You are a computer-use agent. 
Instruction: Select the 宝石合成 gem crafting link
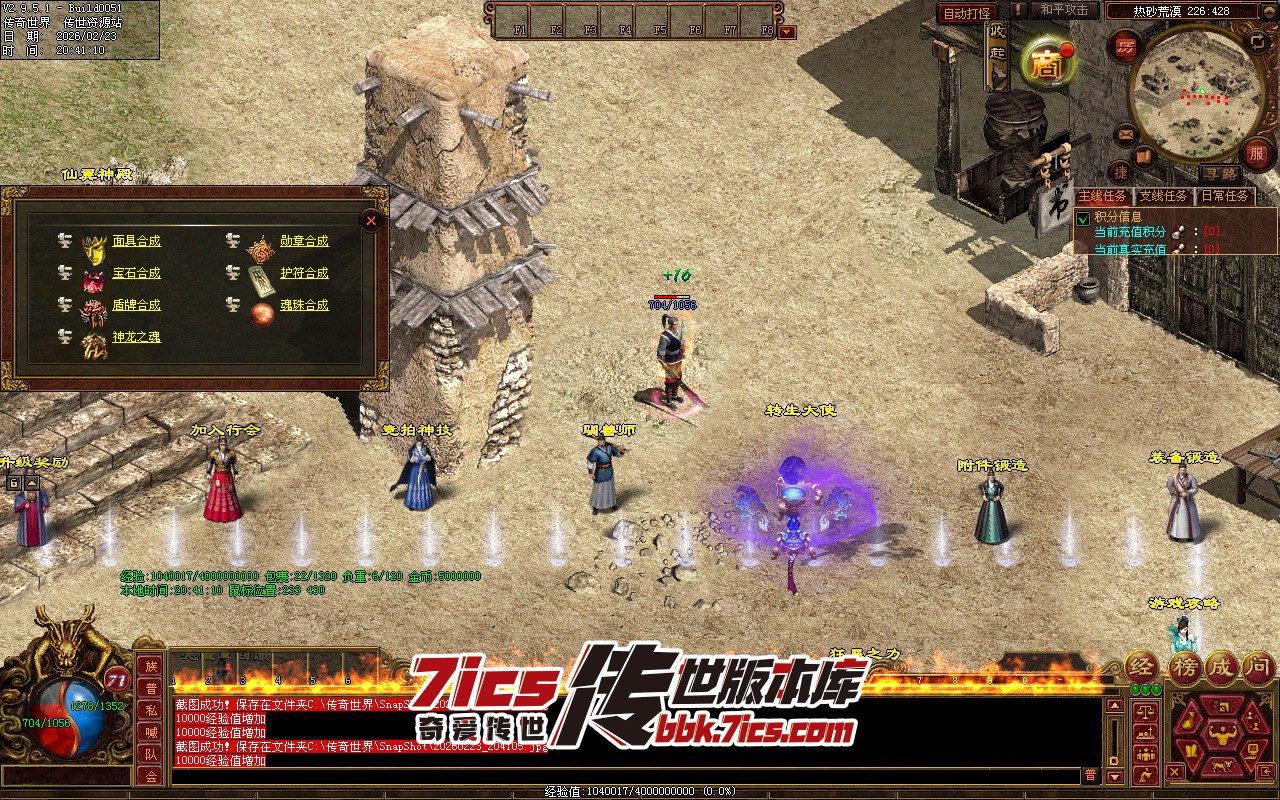136,273
